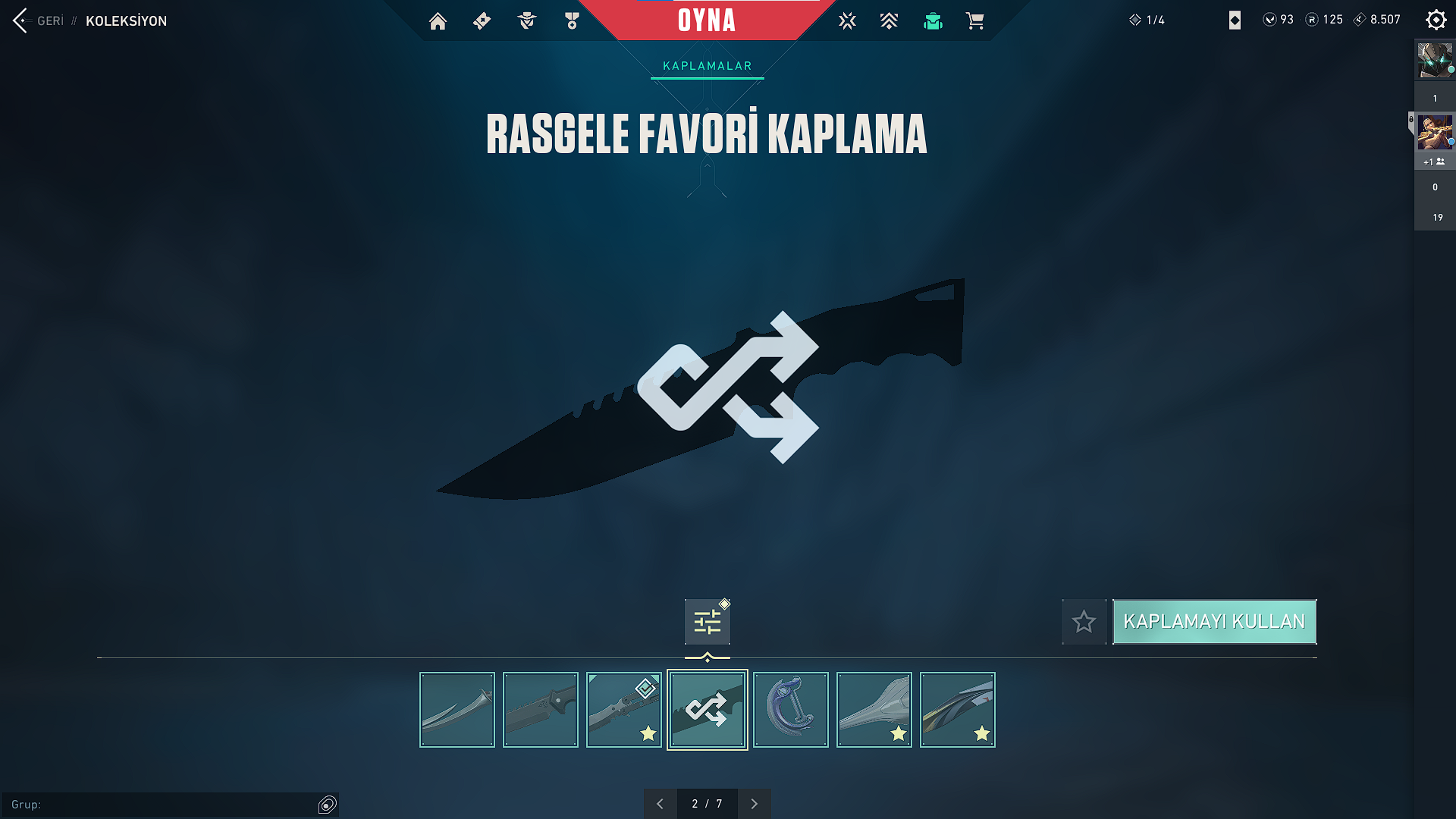The image size is (1456, 819).
Task: Select the curved blade knife skin
Action: pyautogui.click(x=457, y=710)
